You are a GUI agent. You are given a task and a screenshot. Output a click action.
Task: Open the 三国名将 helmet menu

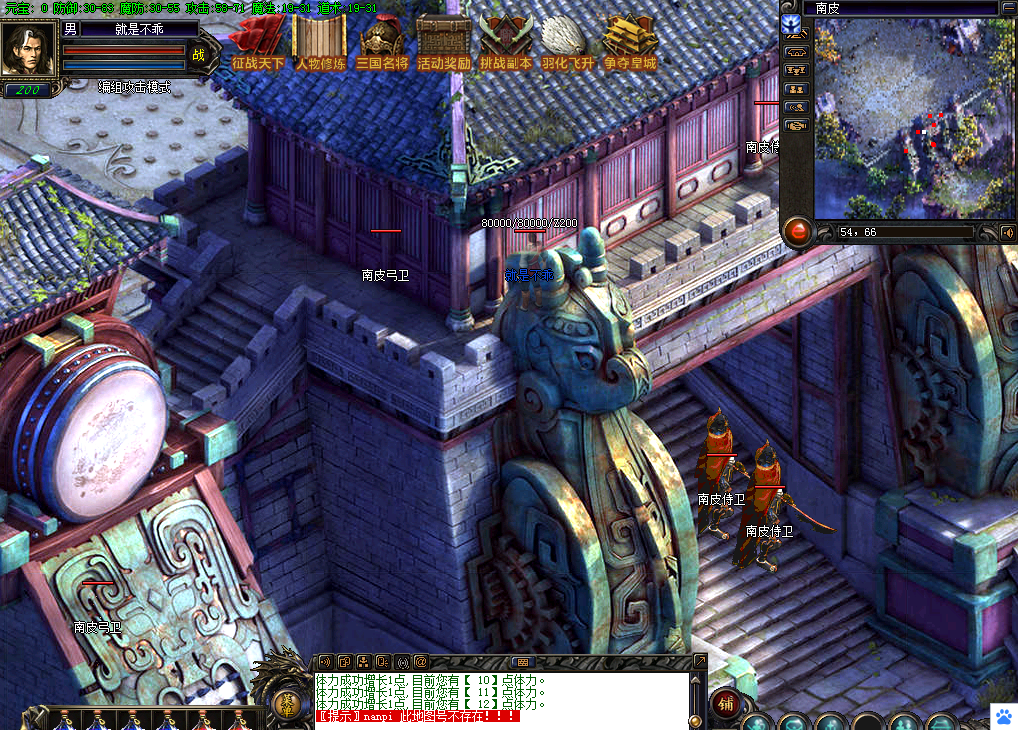[382, 43]
